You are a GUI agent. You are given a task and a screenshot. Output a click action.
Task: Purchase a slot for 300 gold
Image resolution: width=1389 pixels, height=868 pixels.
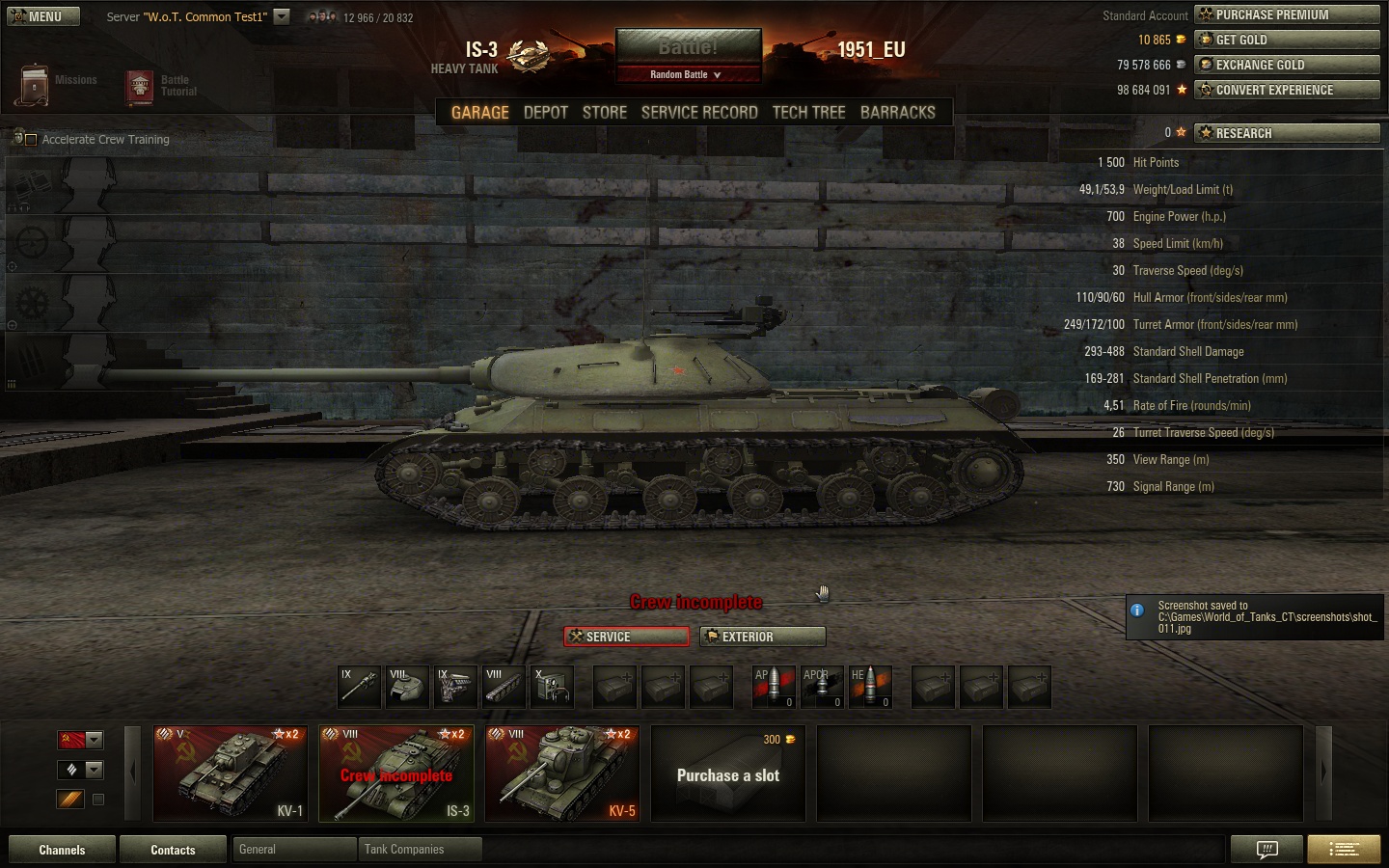point(728,773)
